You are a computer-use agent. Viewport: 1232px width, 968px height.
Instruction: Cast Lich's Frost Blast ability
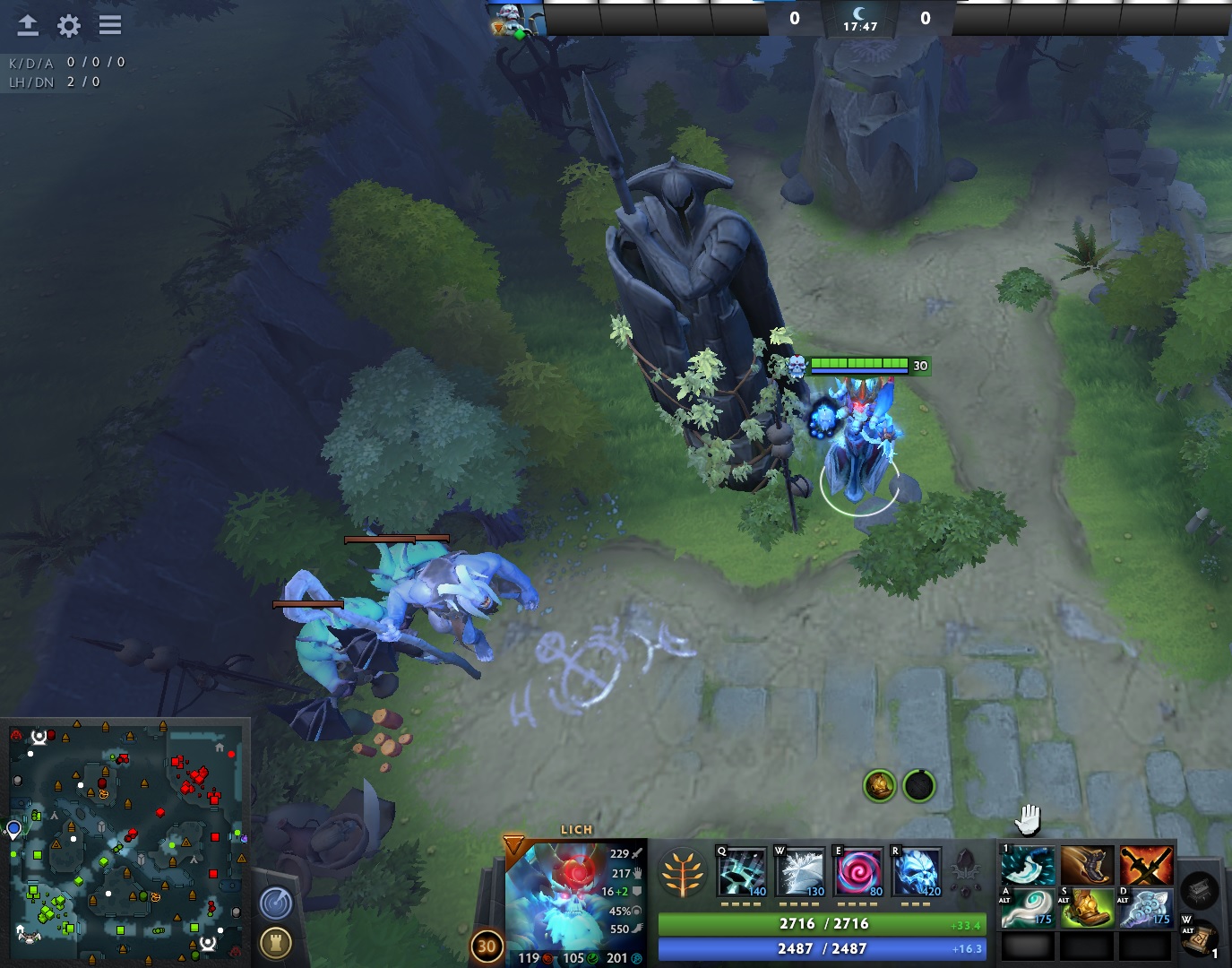(741, 872)
